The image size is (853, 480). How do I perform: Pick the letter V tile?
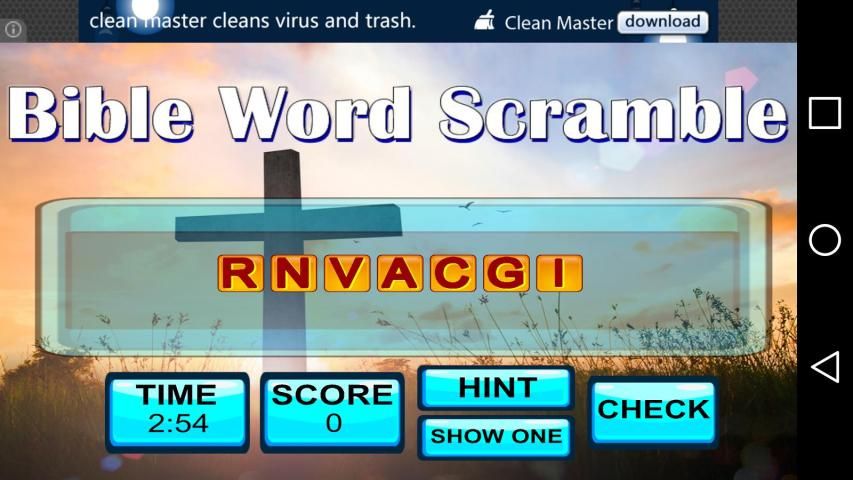click(346, 273)
